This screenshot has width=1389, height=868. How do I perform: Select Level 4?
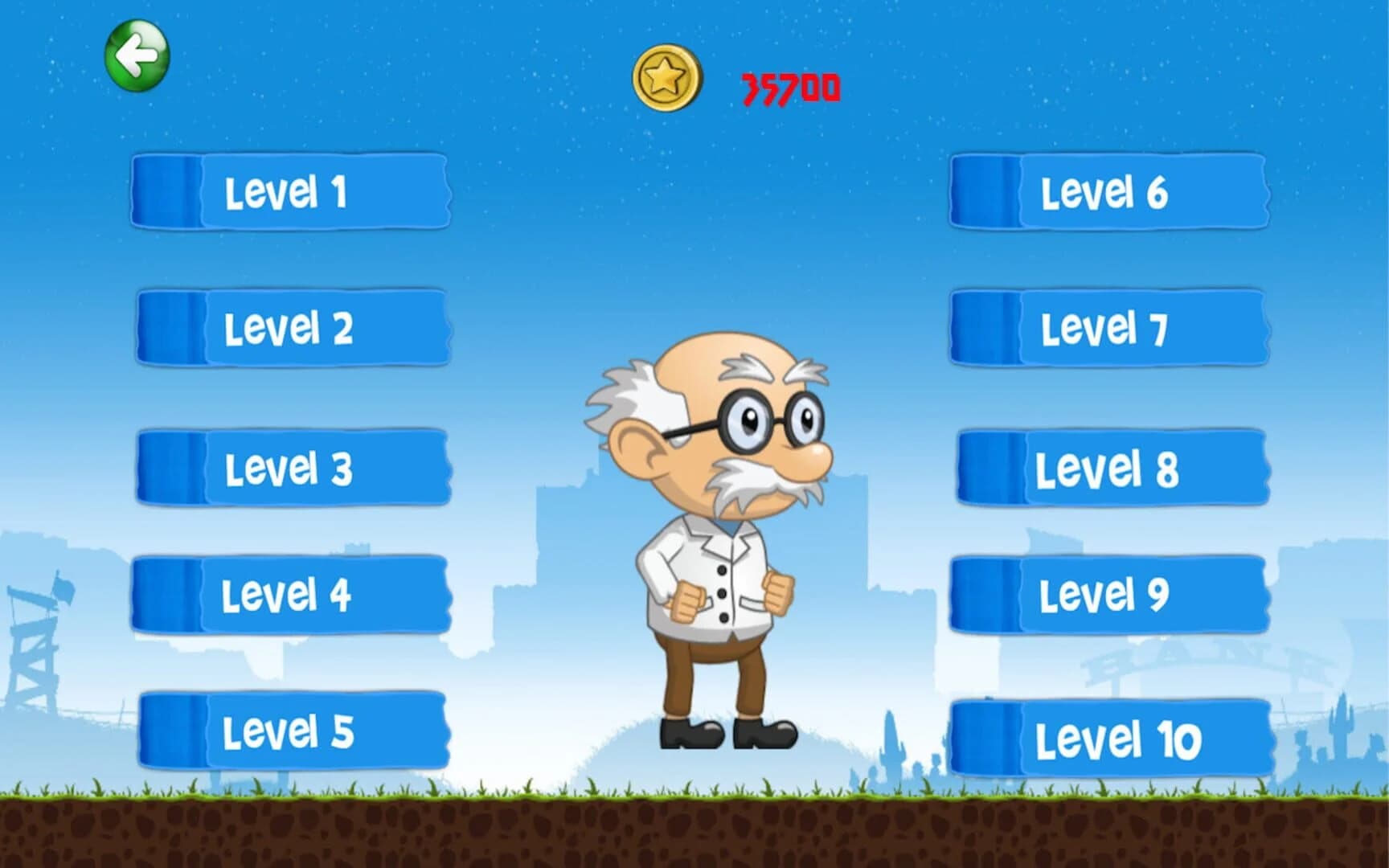coord(293,593)
